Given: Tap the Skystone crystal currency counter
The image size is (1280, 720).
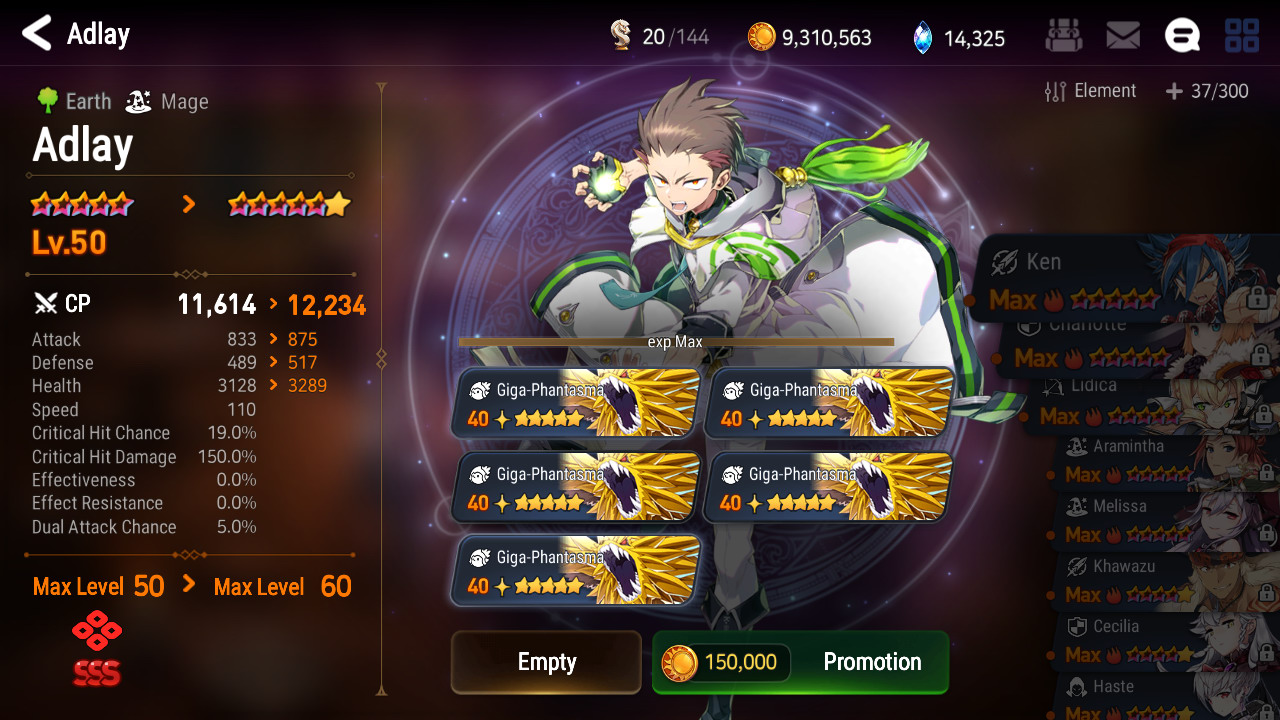Looking at the screenshot, I should pos(958,38).
